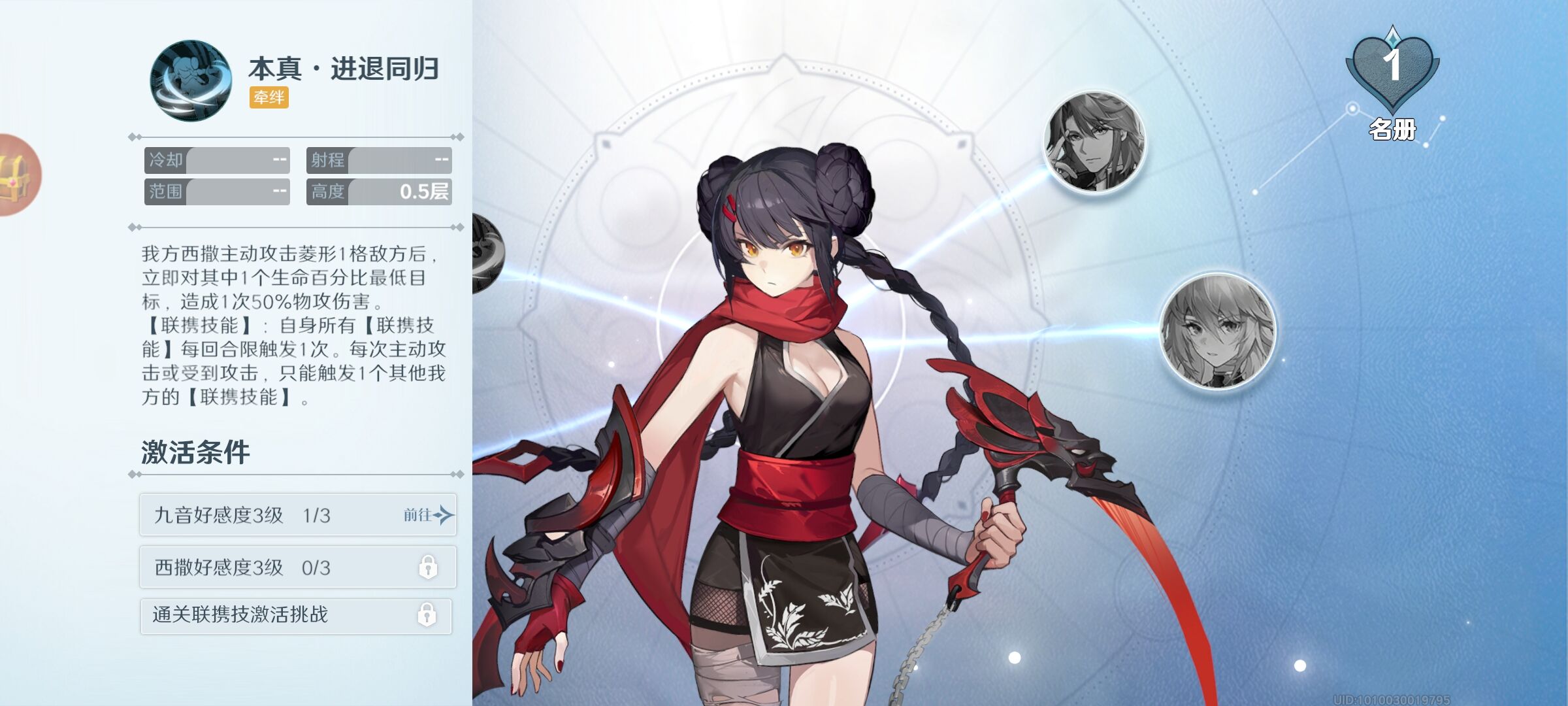Go to 九音好感度3级 via 前往 arrow
This screenshot has width=1568, height=706.
[x=429, y=515]
